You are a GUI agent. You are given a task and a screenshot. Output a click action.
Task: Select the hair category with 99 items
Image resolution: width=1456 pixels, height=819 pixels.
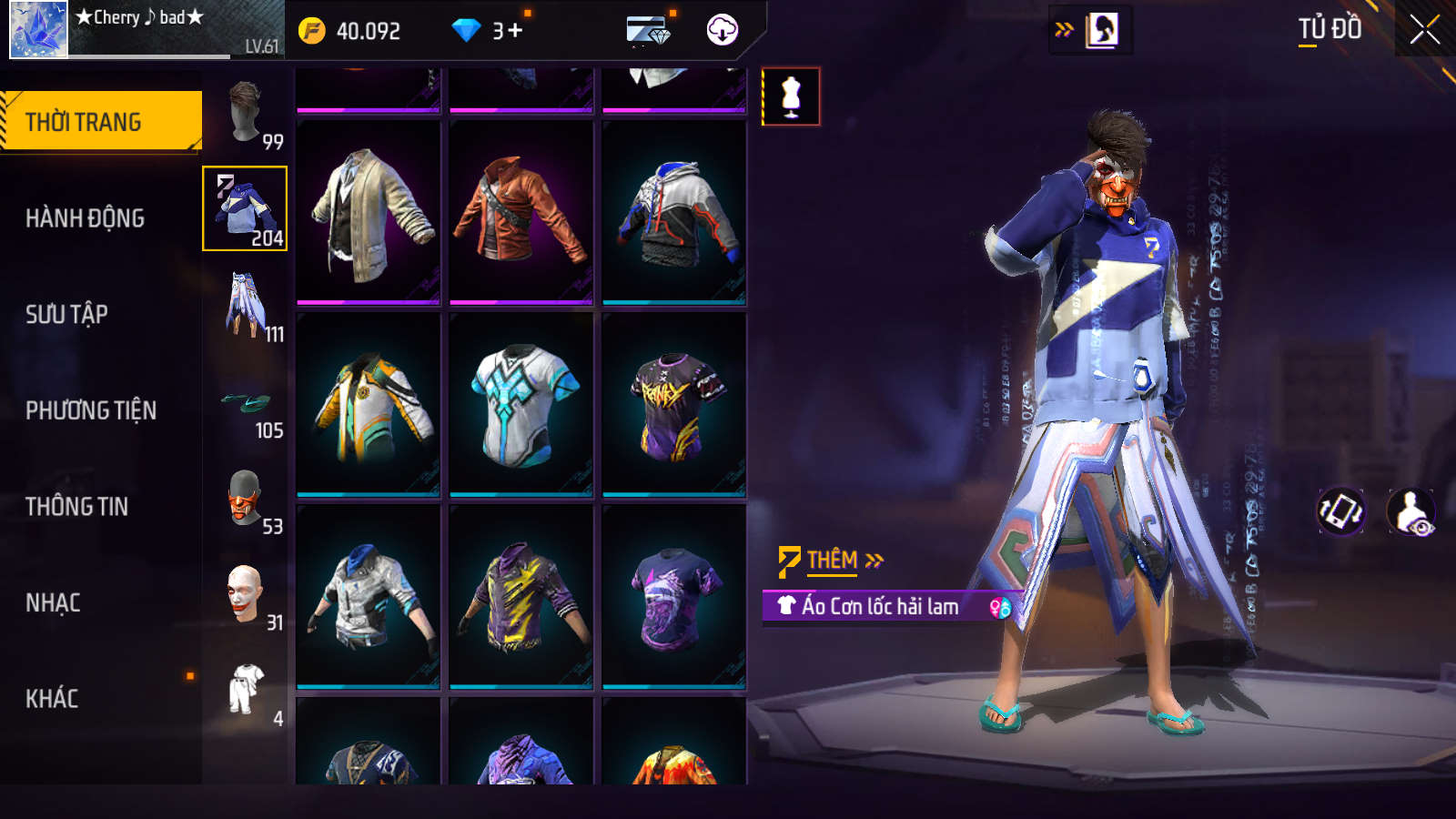246,113
